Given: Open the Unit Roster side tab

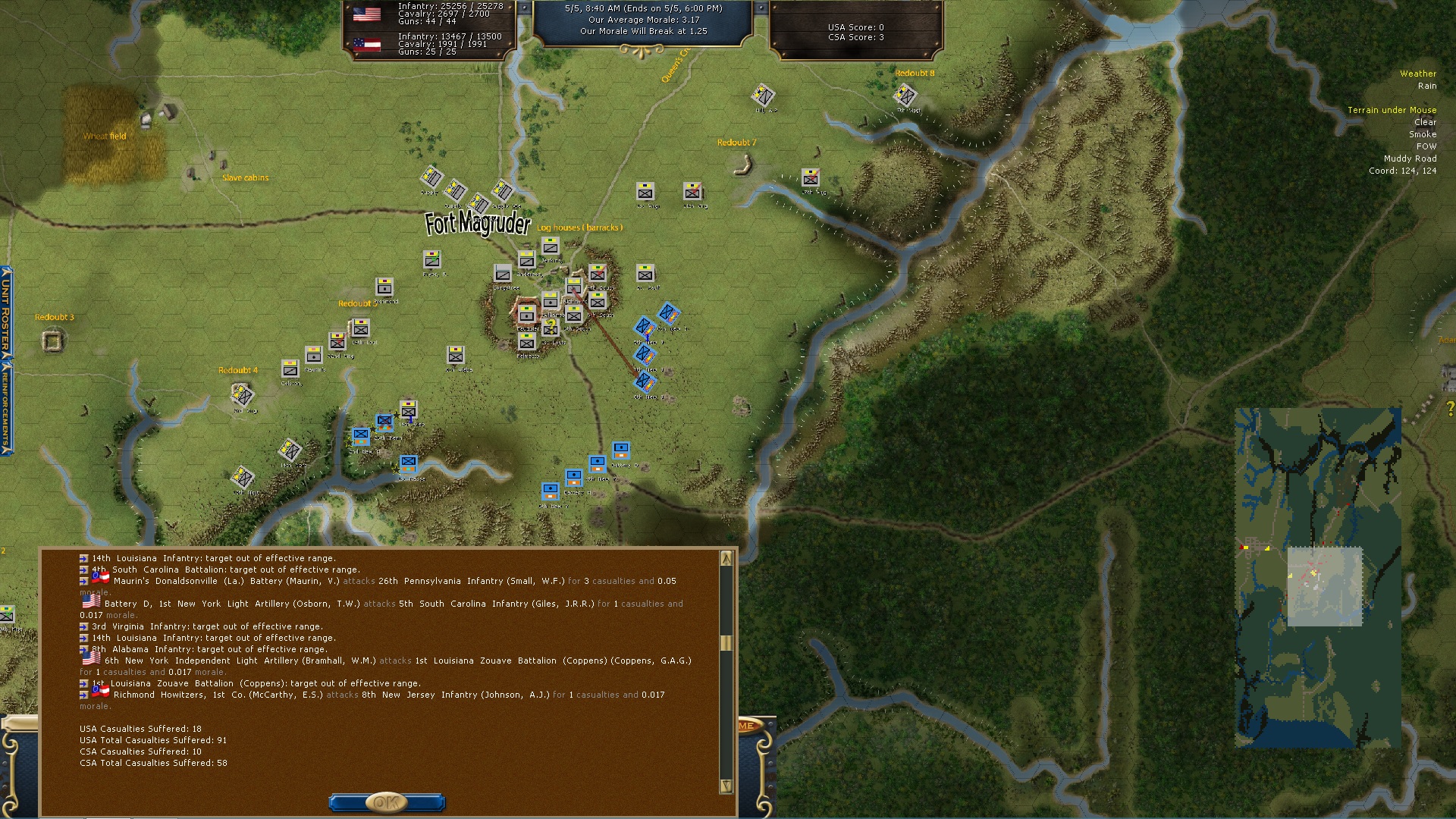Looking at the screenshot, I should click(x=5, y=312).
